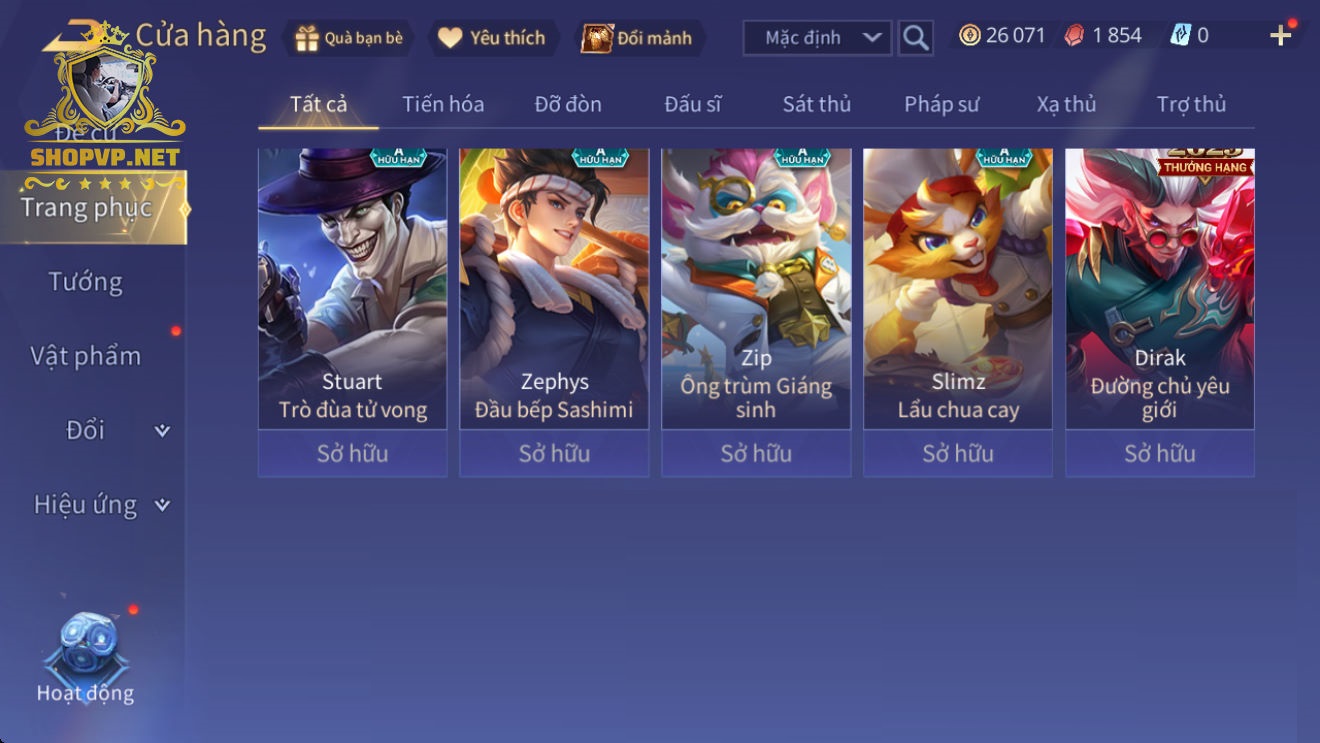
Task: Add currency with the plus button
Action: [x=1280, y=36]
